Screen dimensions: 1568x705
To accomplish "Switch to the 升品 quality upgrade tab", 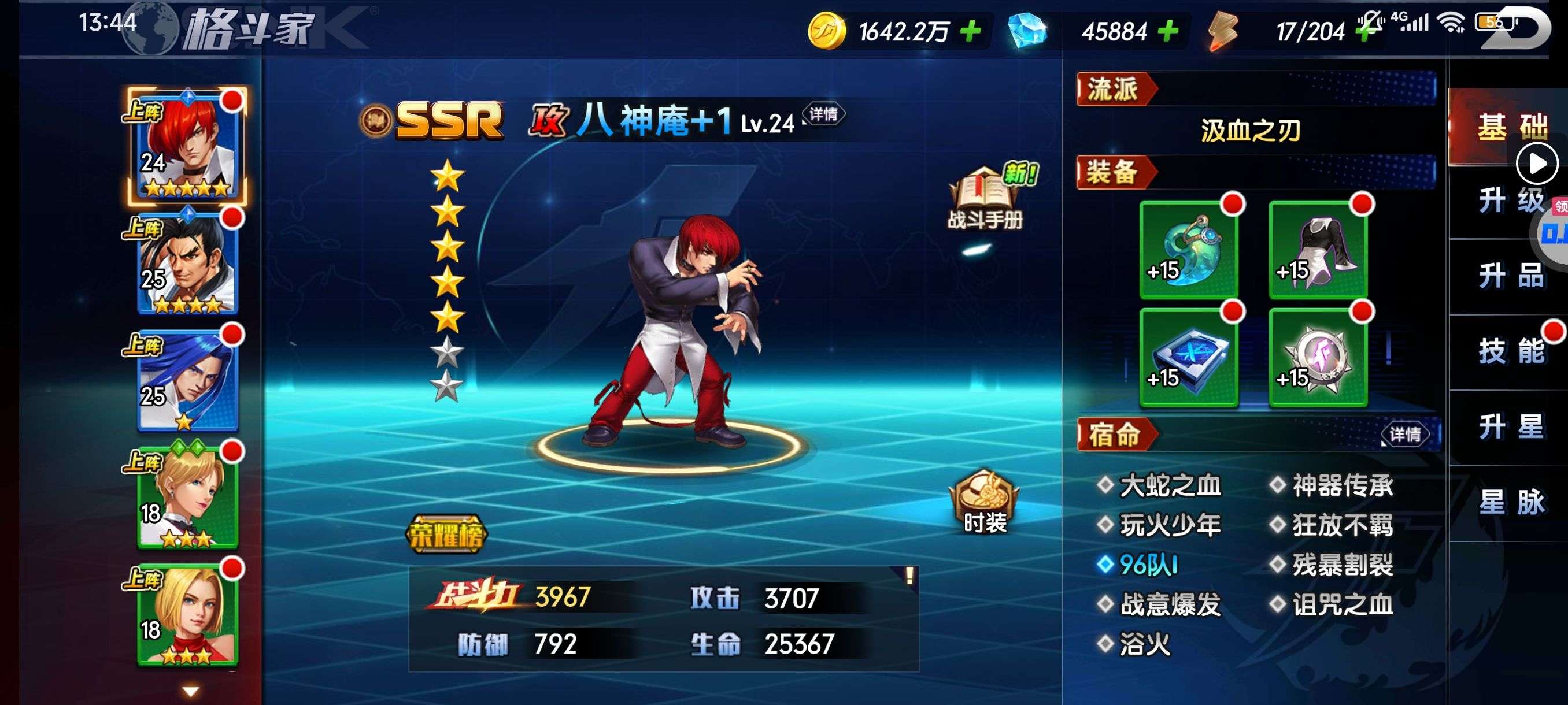I will click(1511, 276).
